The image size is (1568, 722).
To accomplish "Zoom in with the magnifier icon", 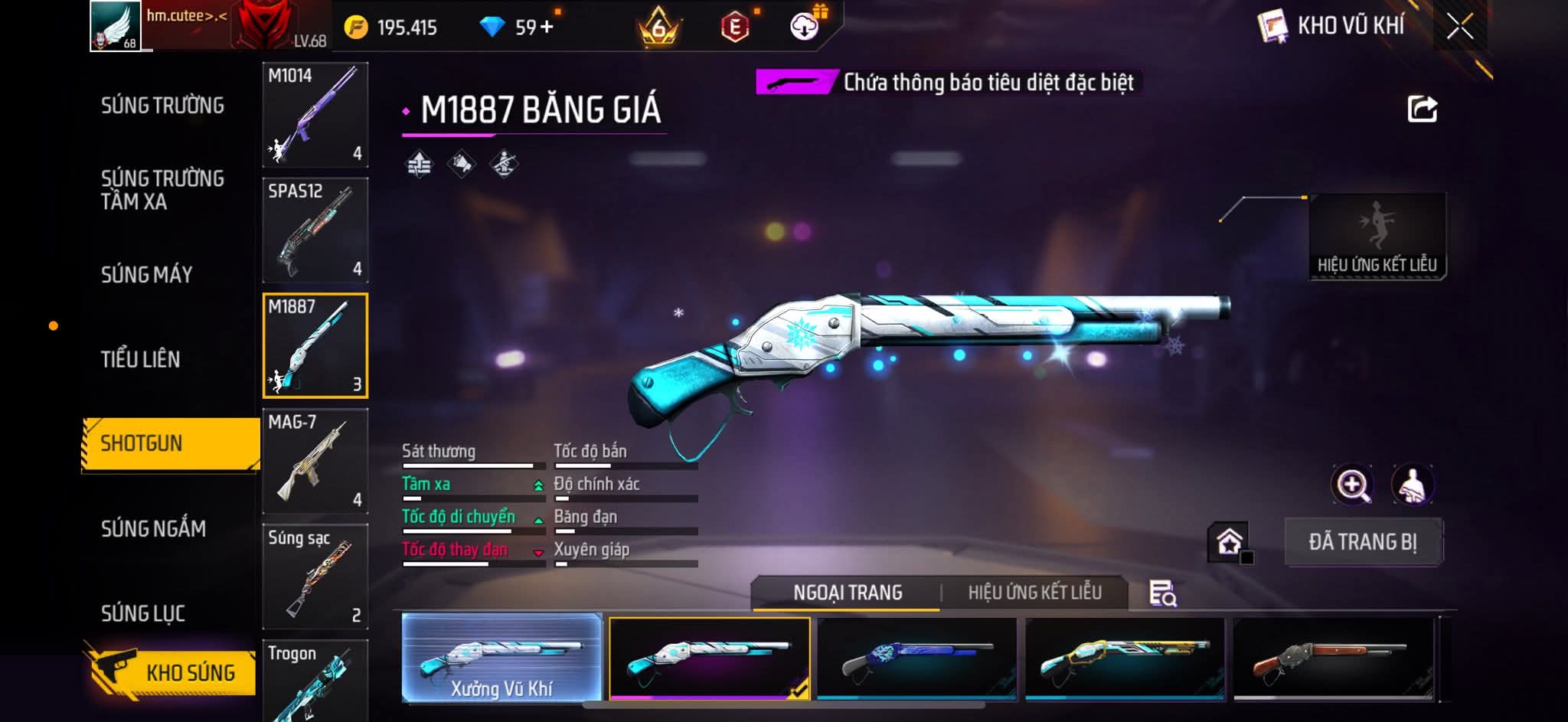I will click(1352, 485).
